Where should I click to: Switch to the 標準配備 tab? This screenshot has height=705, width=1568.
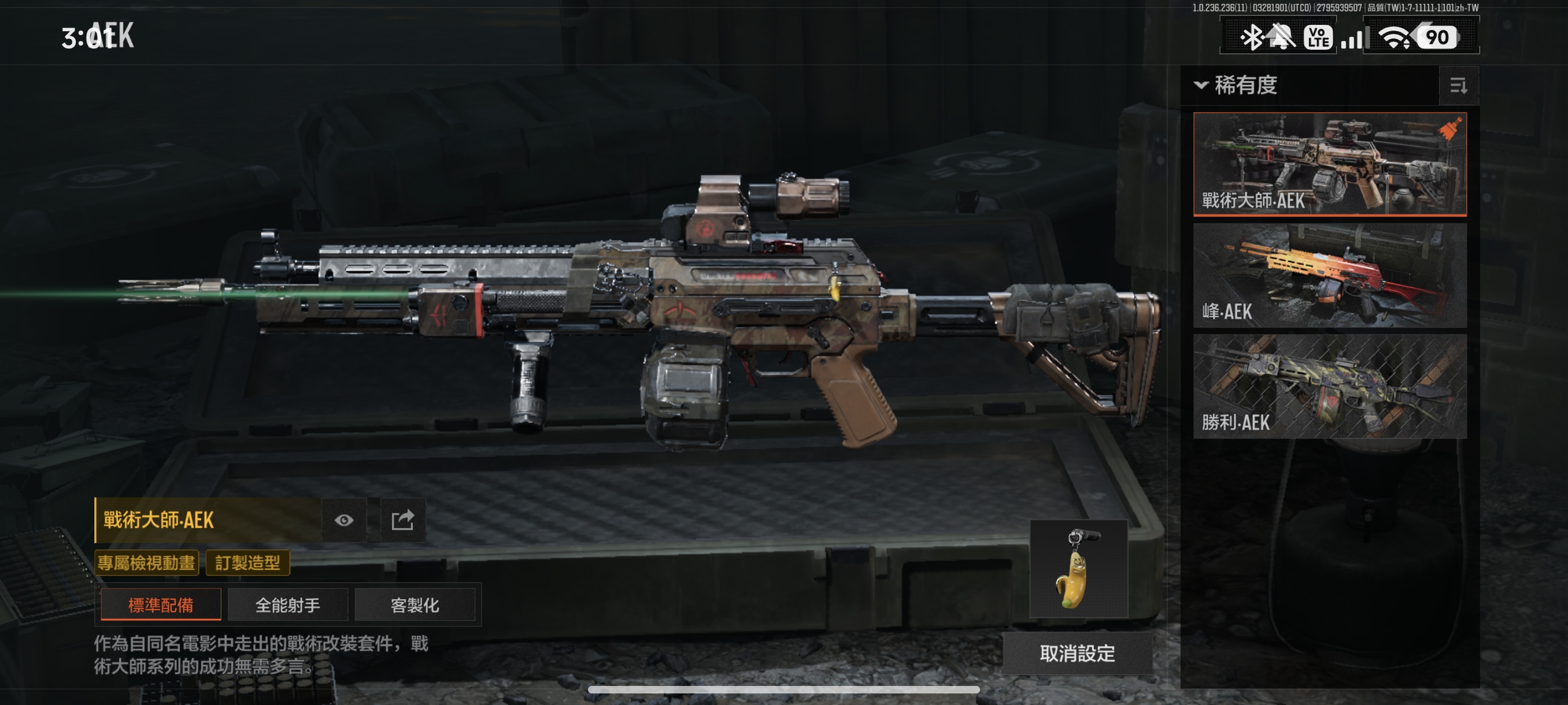161,604
